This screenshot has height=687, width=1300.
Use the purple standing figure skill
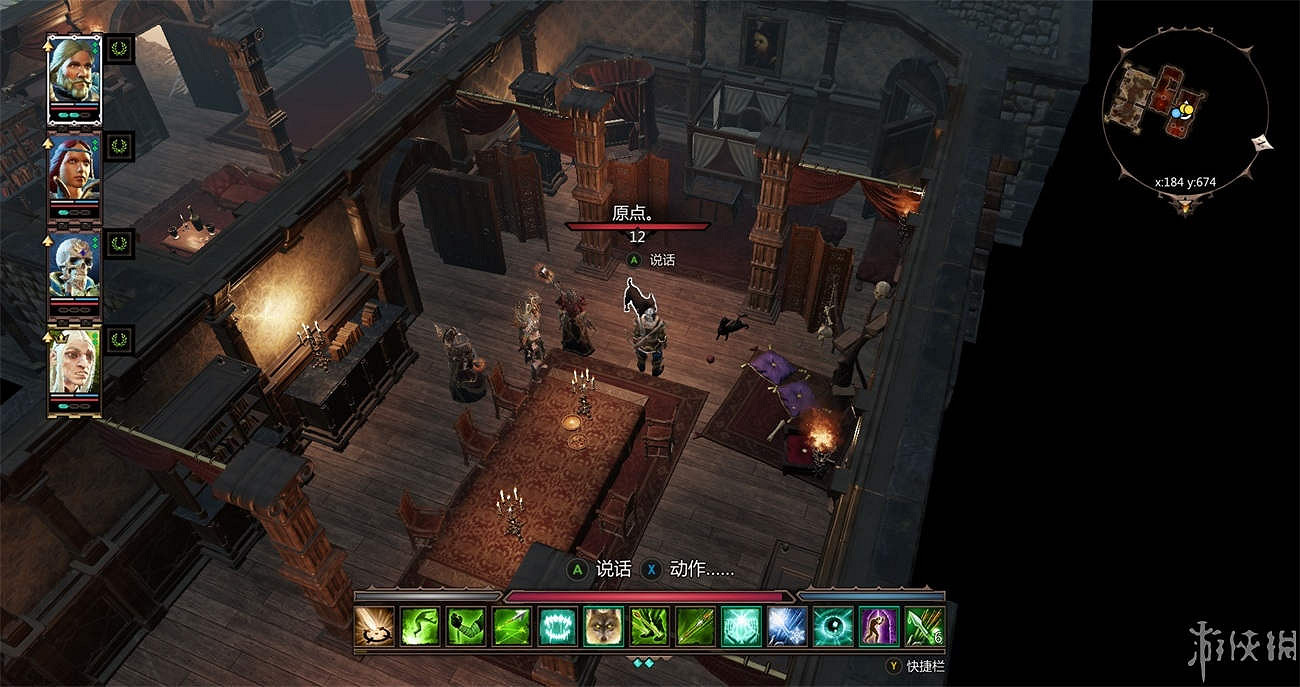pyautogui.click(x=878, y=627)
